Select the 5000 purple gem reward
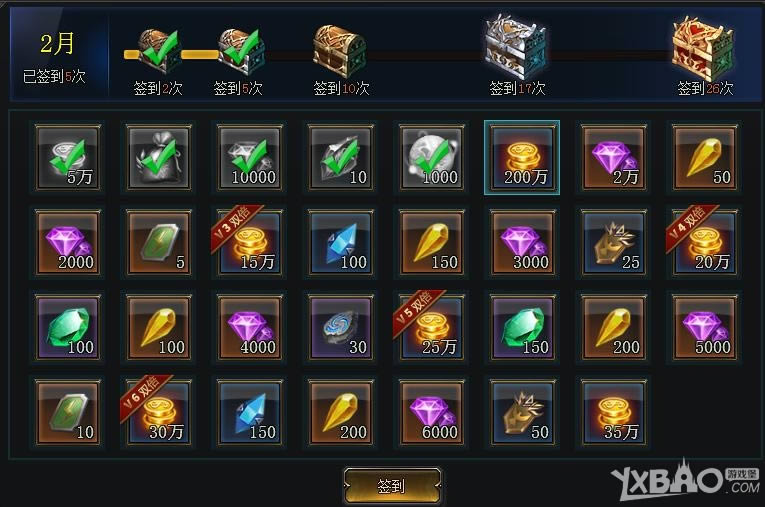This screenshot has height=507, width=765. [705, 327]
